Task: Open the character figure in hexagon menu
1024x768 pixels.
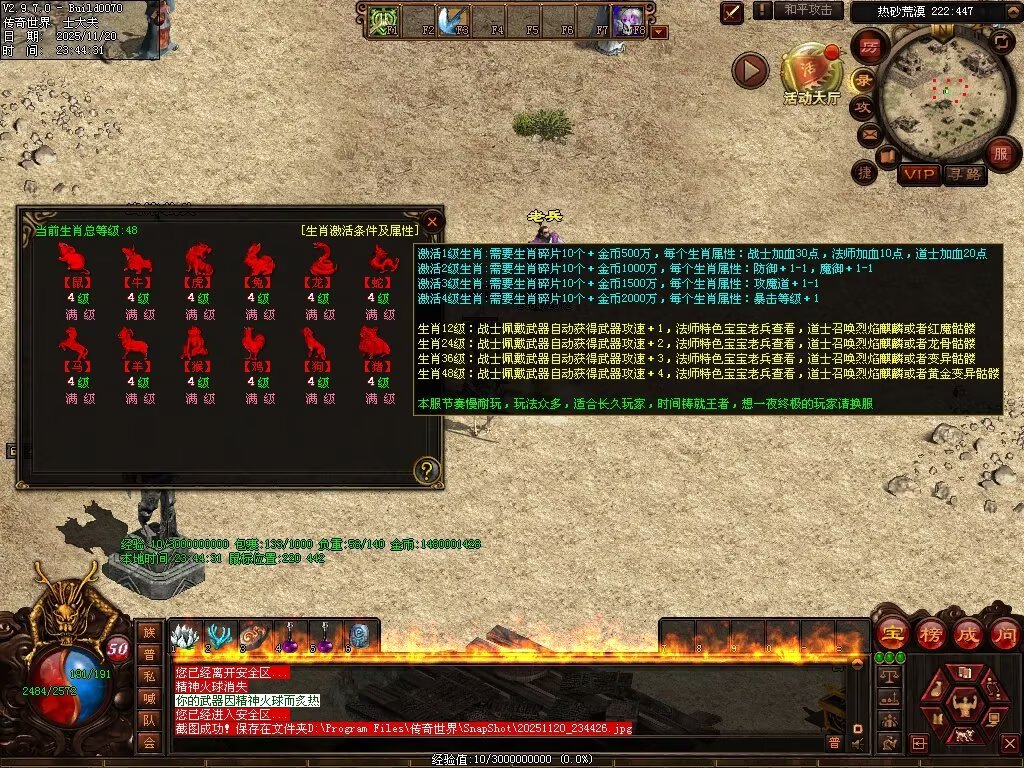Action: click(966, 703)
